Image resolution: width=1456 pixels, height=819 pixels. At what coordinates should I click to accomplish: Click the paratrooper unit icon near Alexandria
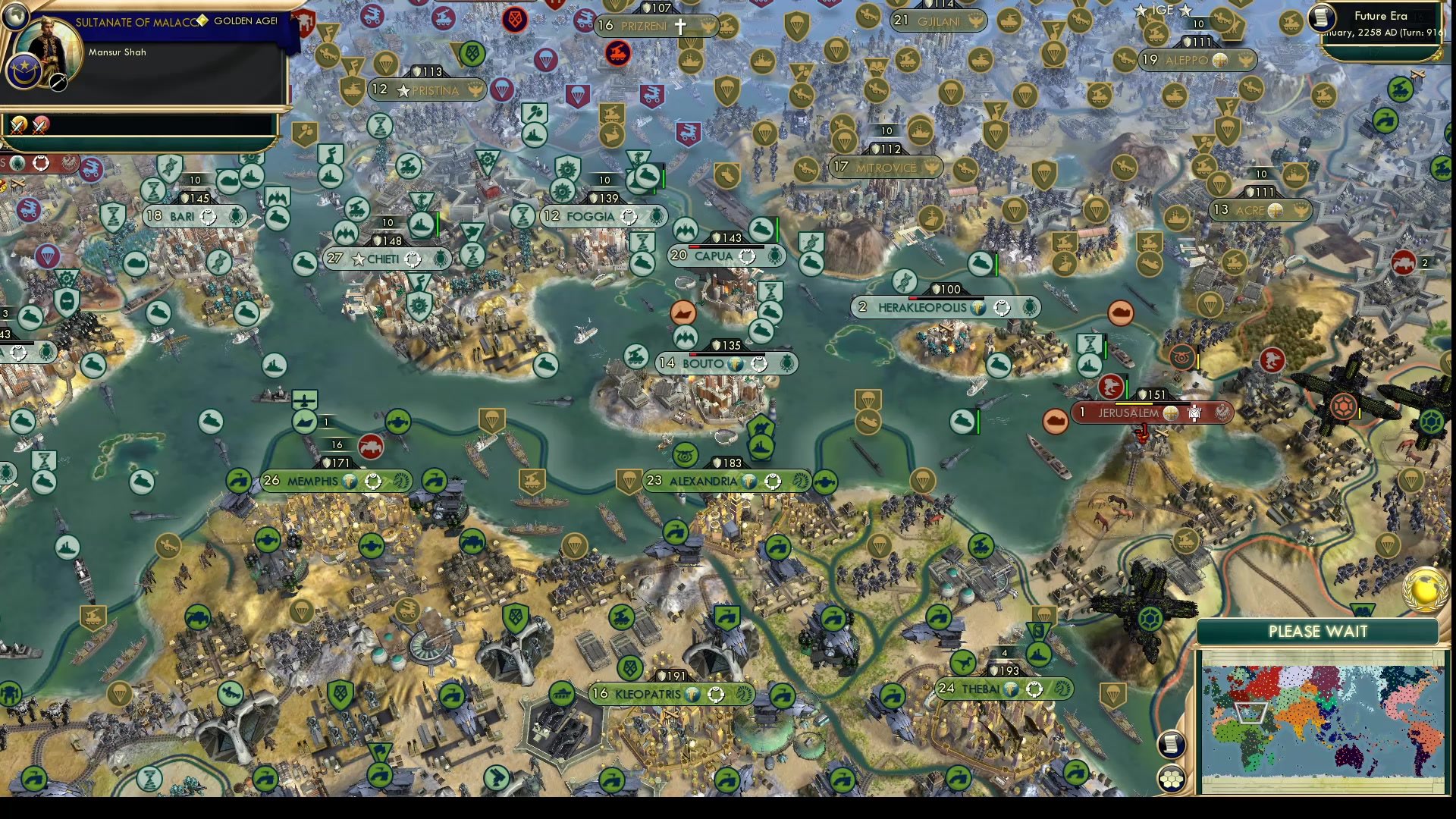coord(627,482)
